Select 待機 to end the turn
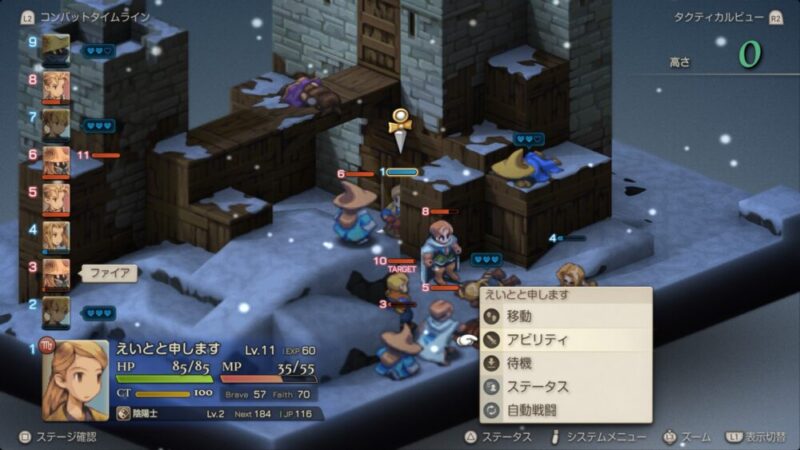The image size is (800, 450). click(x=520, y=363)
